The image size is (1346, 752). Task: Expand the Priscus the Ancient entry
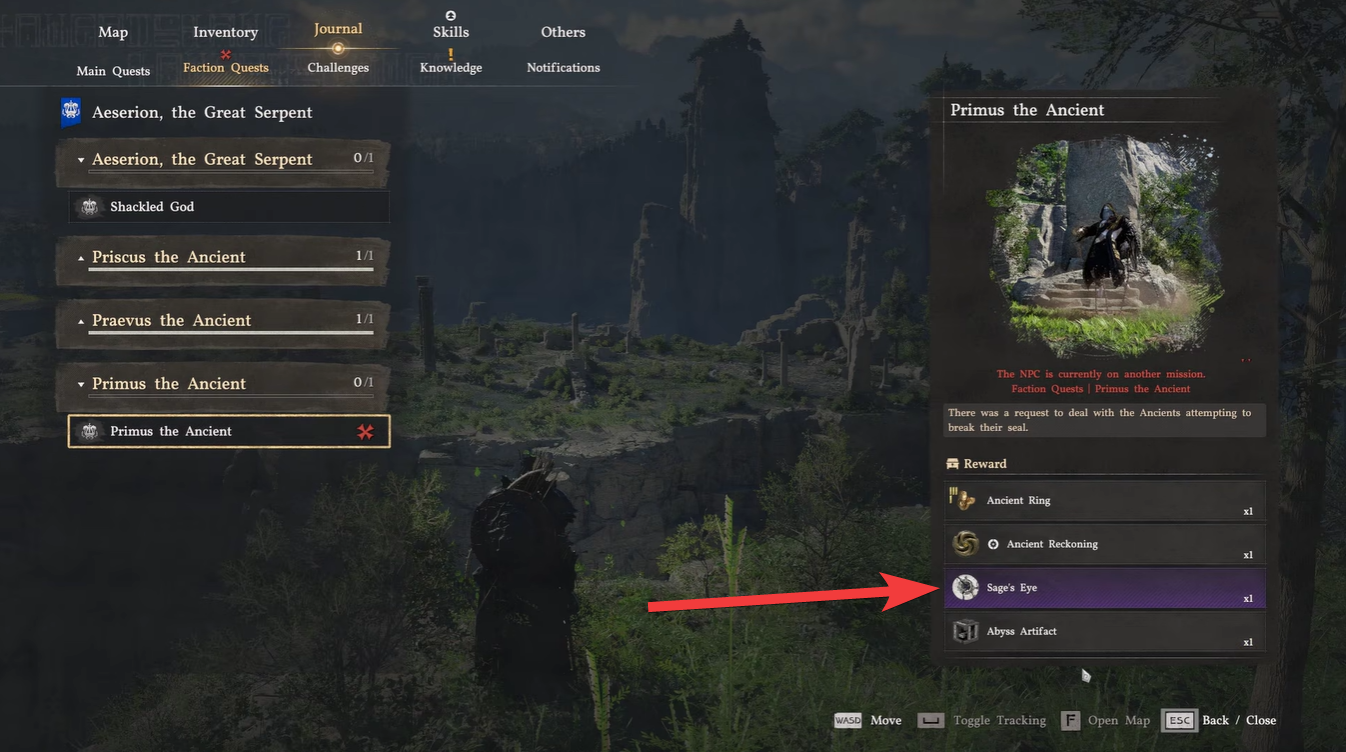coord(80,256)
